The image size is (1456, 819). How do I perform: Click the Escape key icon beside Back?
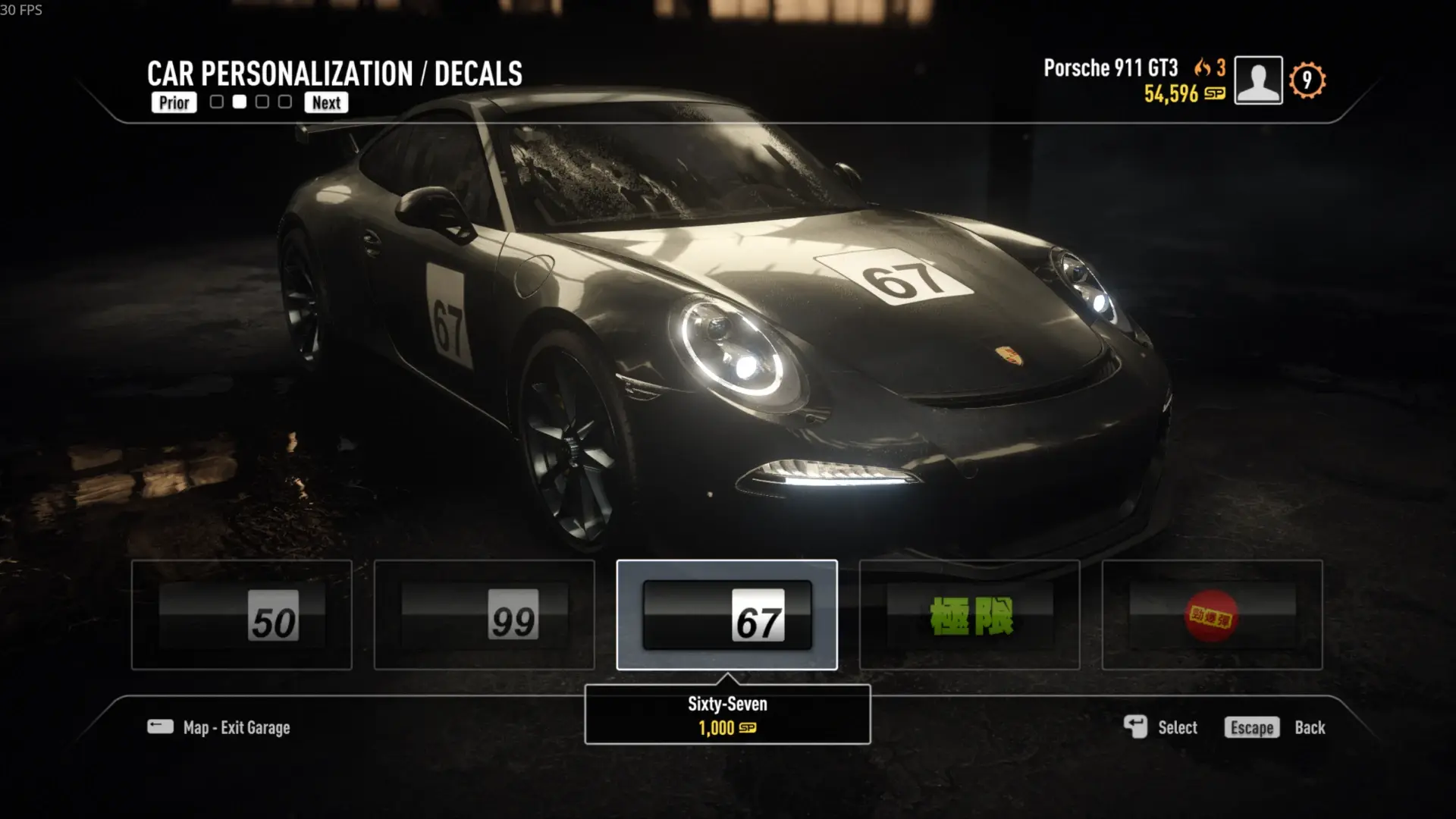click(x=1251, y=727)
